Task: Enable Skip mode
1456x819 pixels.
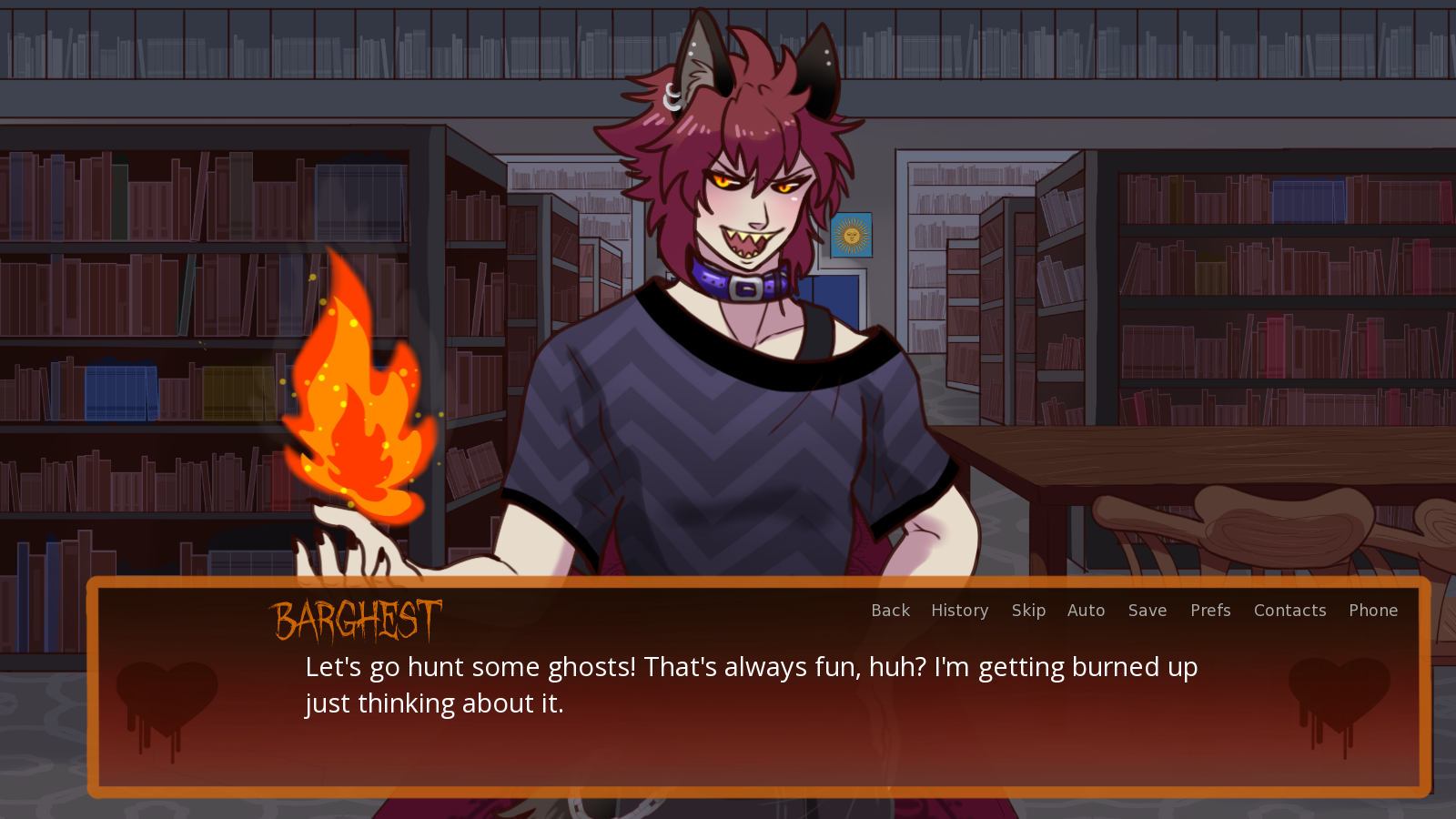Action: click(1028, 611)
